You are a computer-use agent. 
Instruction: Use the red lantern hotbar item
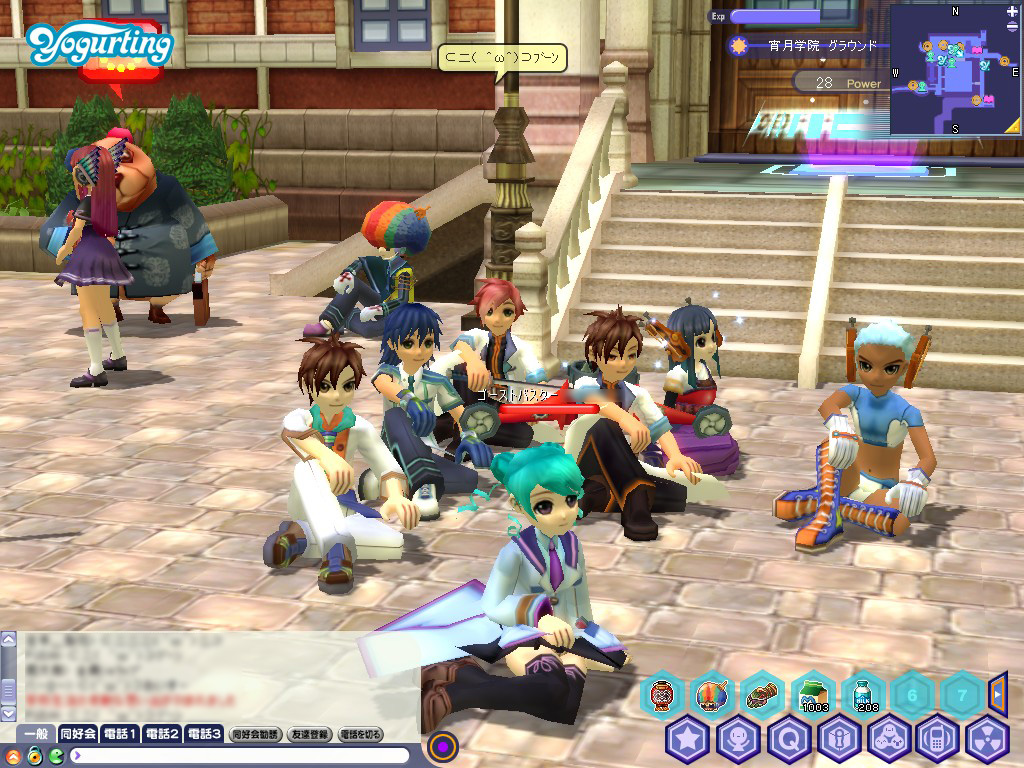662,693
